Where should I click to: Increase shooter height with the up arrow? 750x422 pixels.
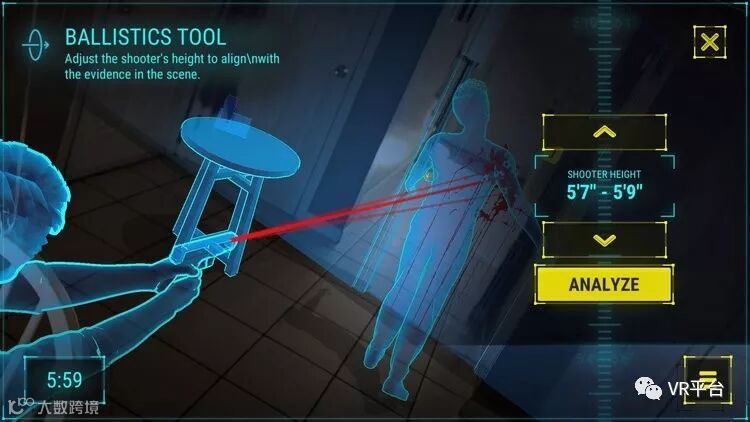[604, 132]
